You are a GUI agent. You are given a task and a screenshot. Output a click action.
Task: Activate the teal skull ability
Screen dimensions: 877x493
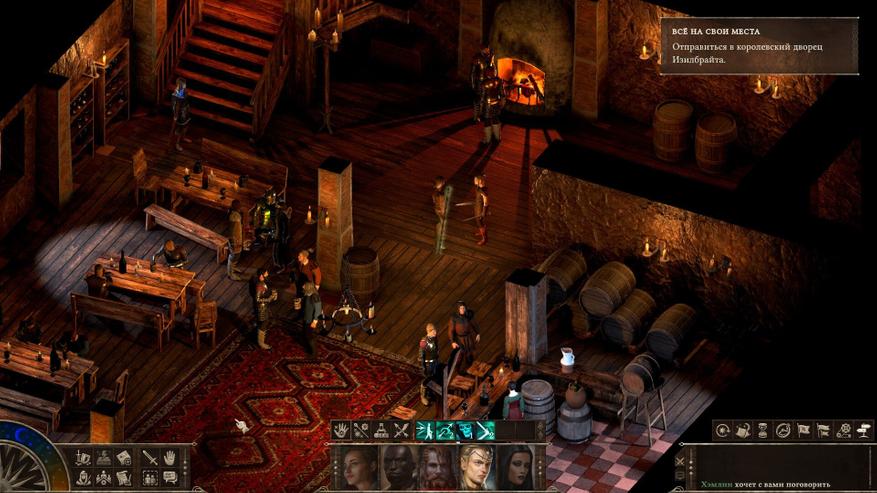[463, 431]
